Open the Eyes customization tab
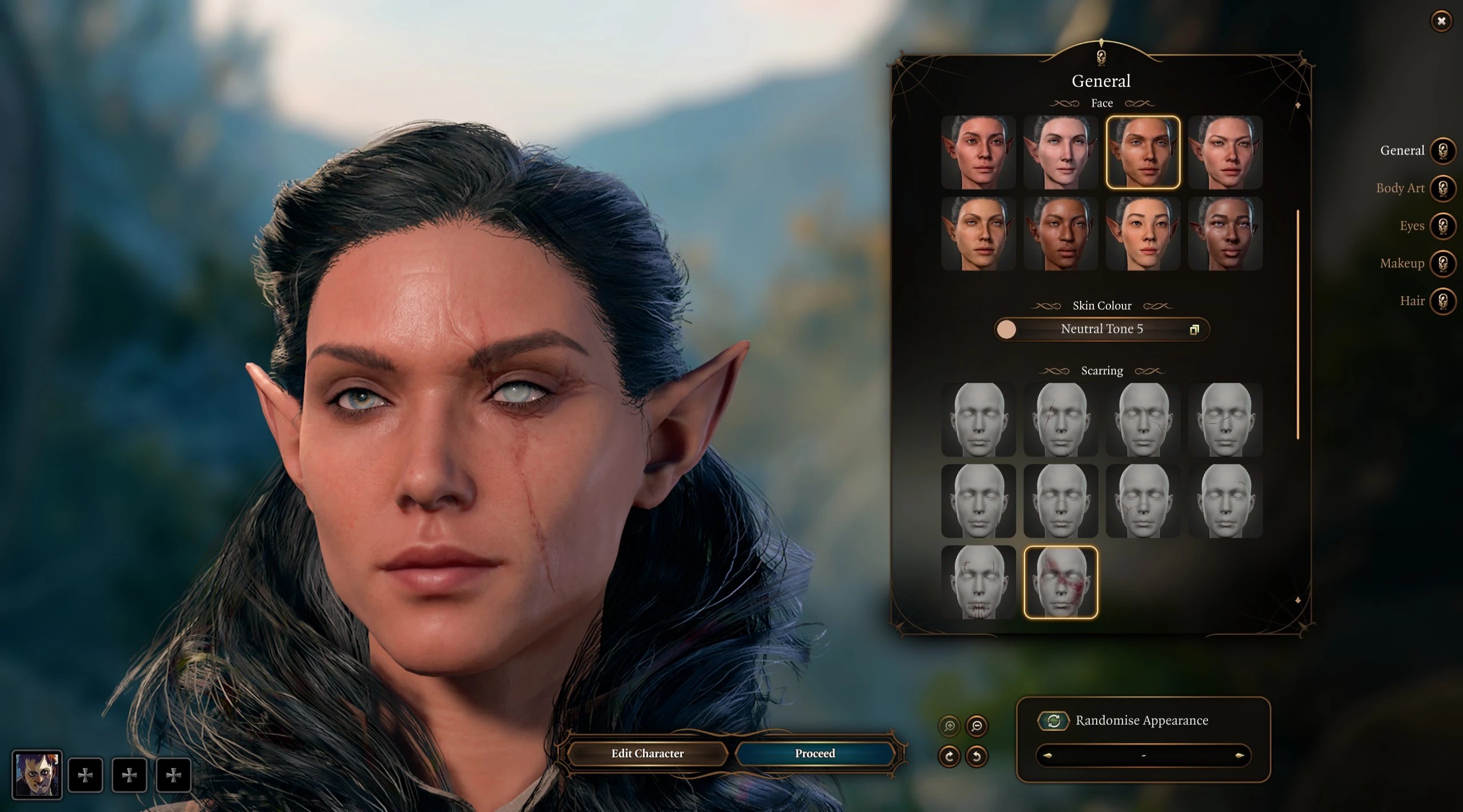Viewport: 1463px width, 812px height. tap(1442, 226)
